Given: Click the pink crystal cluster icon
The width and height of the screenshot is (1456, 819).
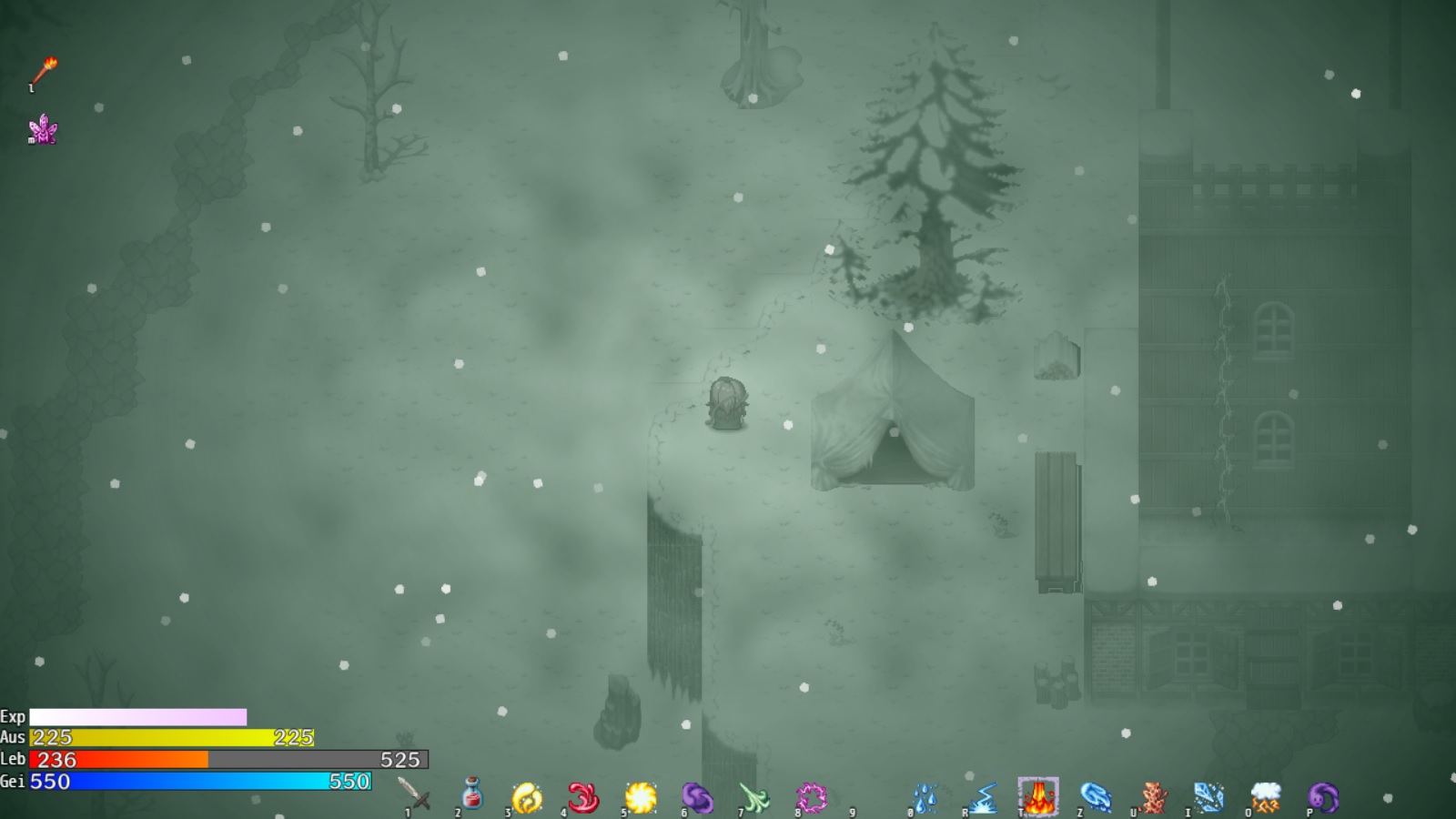Looking at the screenshot, I should [x=43, y=130].
